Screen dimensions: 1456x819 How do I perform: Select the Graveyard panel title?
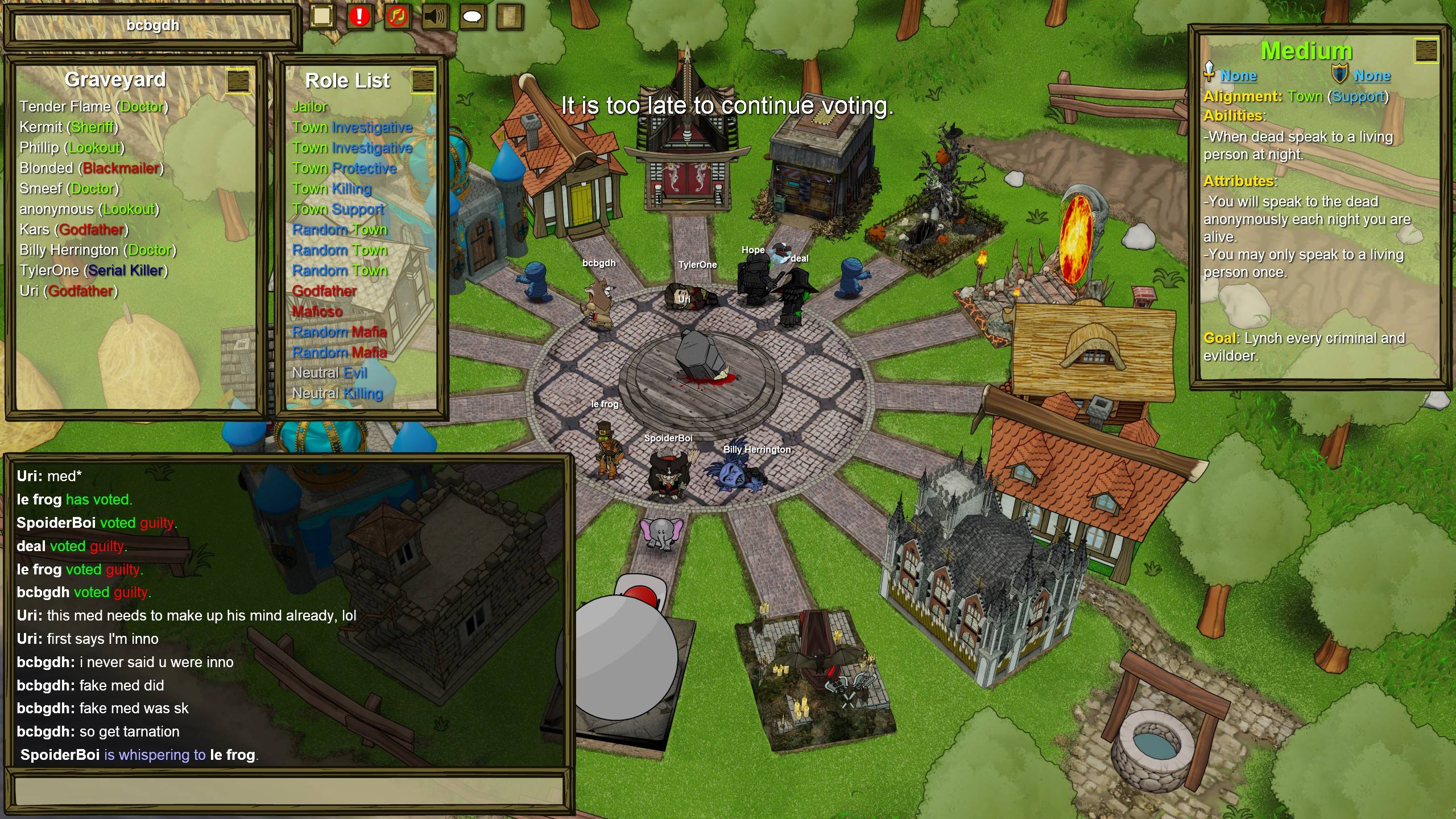115,80
